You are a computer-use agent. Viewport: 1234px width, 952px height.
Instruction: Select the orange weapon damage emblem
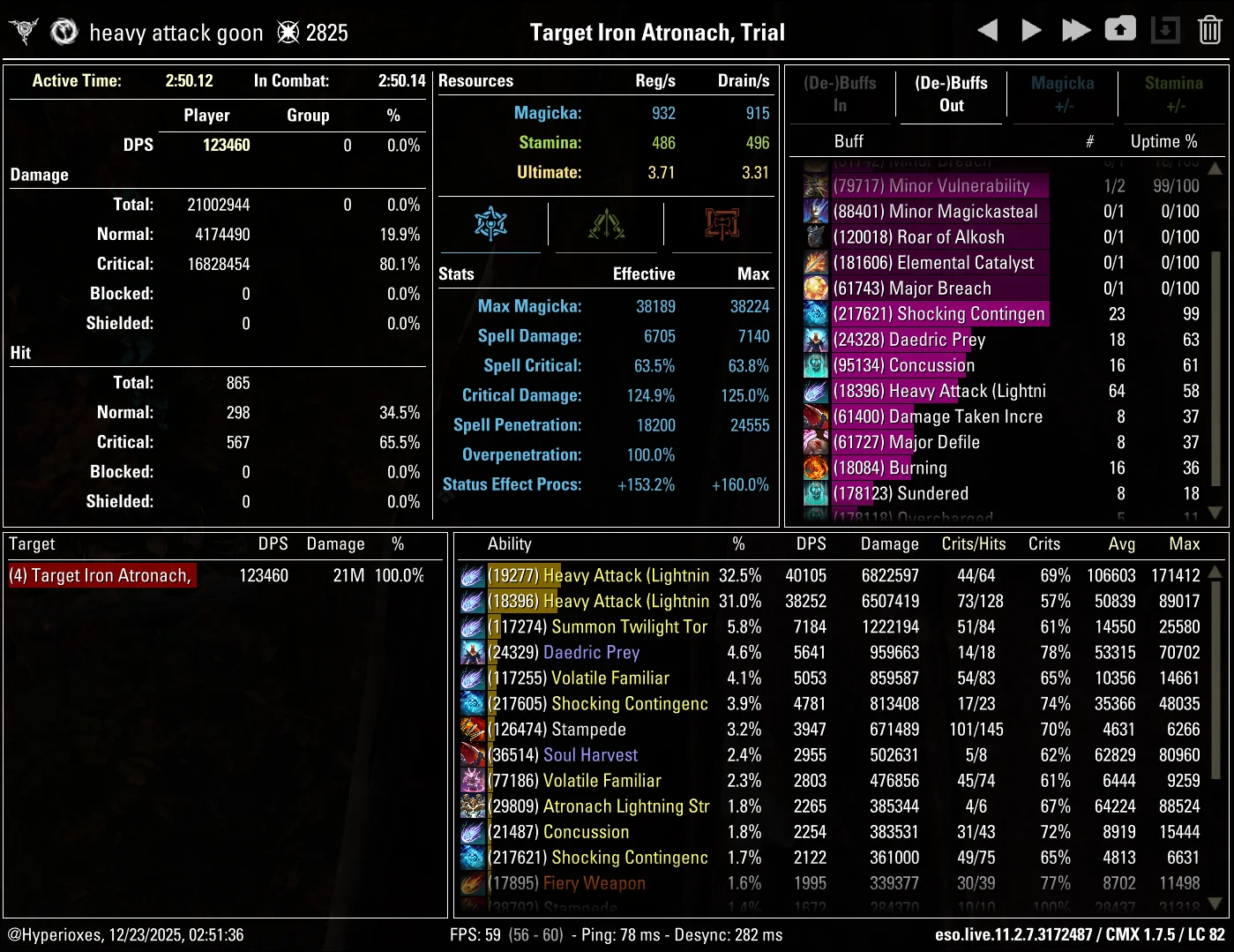pyautogui.click(x=720, y=224)
